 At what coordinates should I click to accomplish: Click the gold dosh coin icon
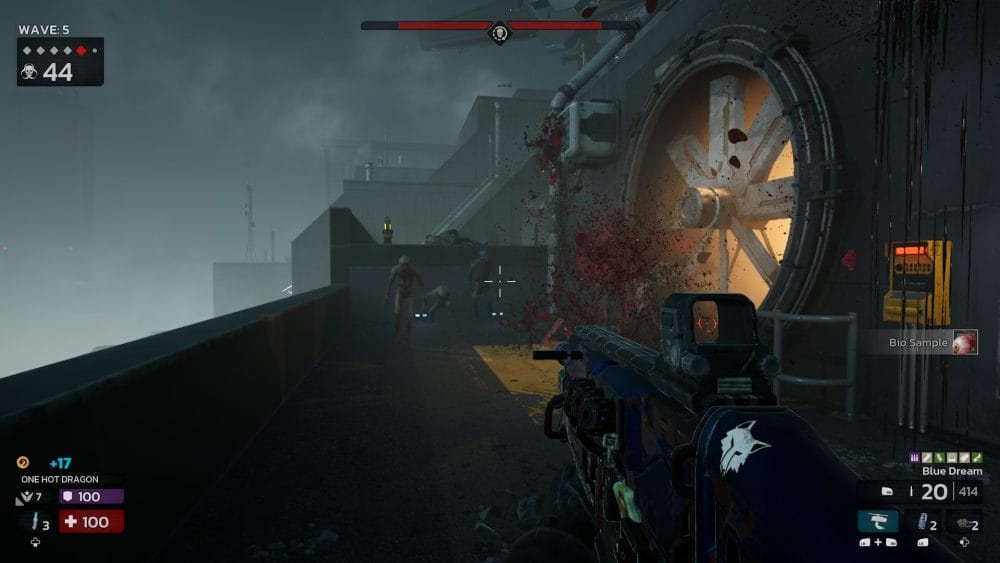[x=23, y=462]
